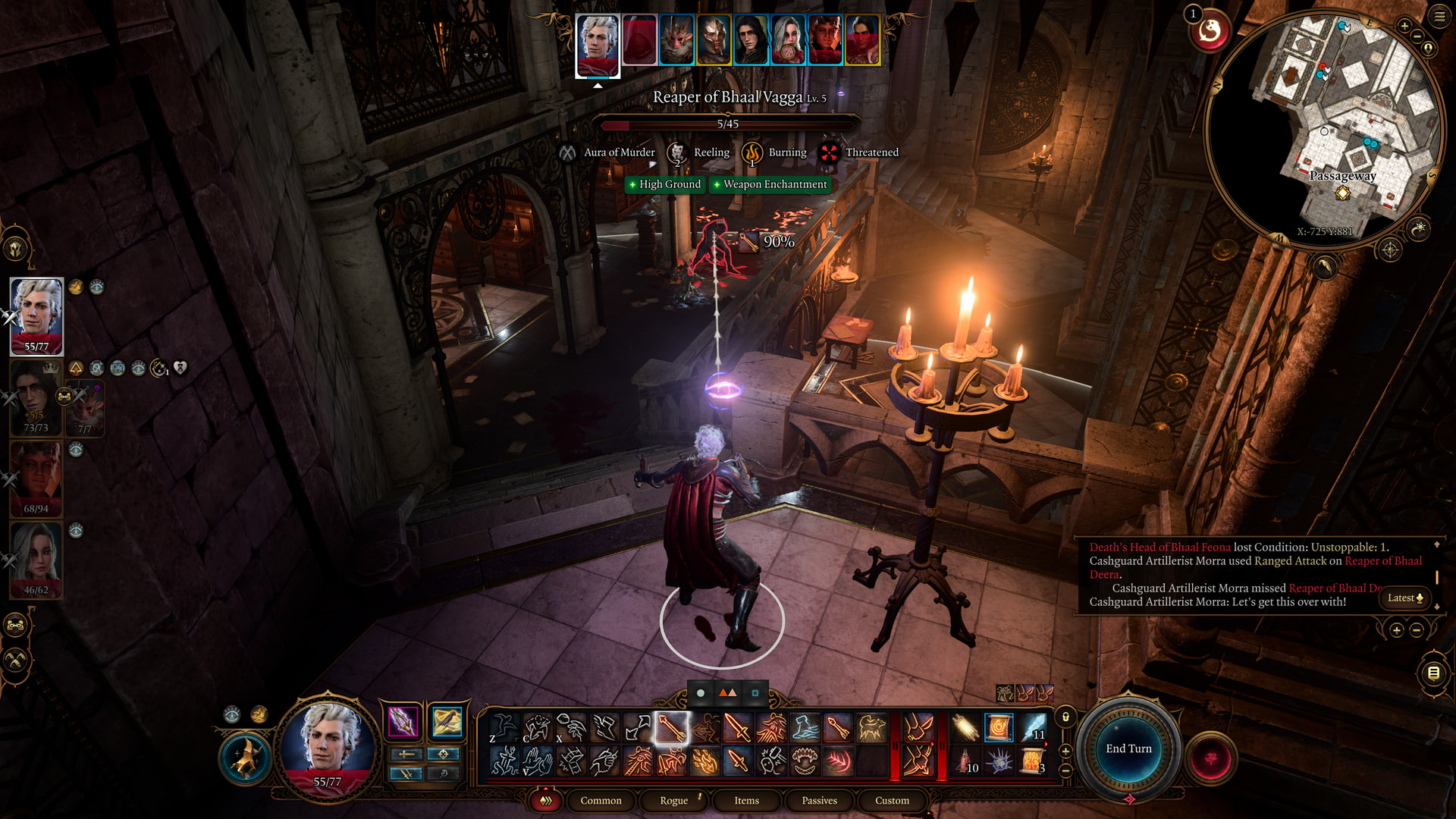
Task: Select the highlighted ranged arrow attack
Action: tap(672, 728)
